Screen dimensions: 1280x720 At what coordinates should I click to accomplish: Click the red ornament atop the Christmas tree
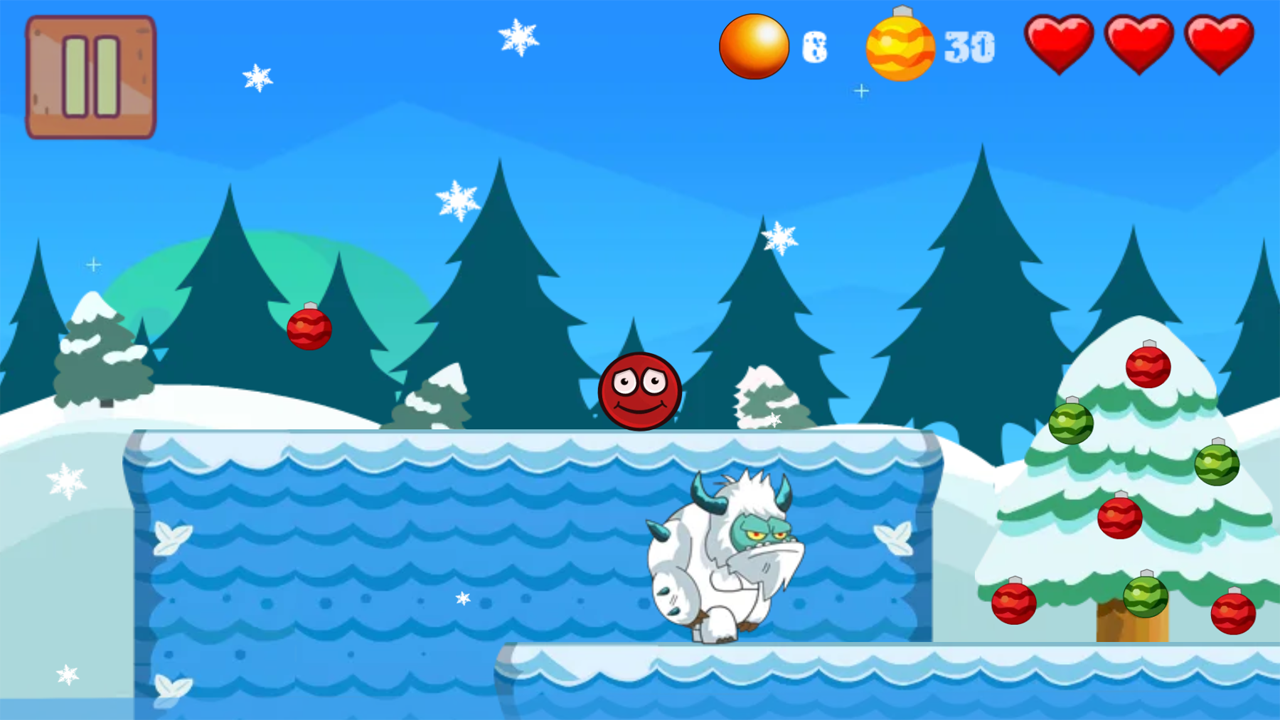(1147, 368)
